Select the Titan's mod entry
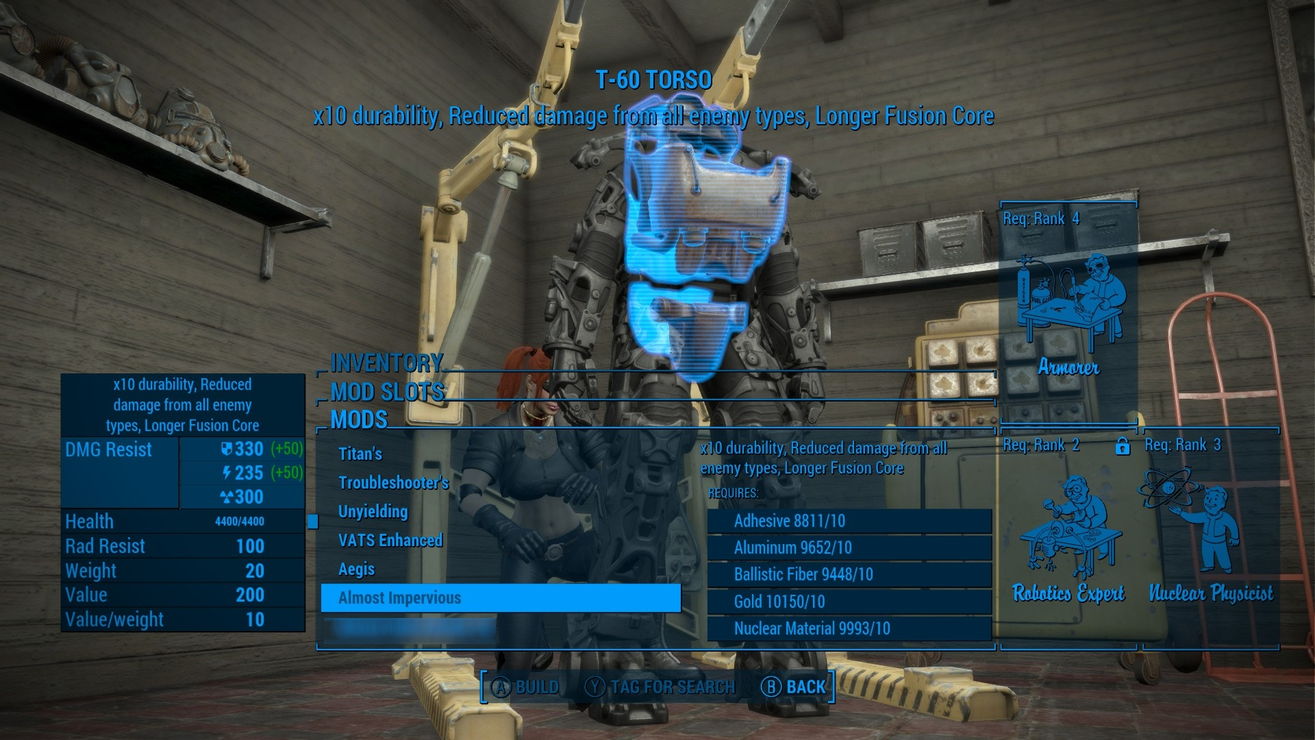This screenshot has height=740, width=1315. (361, 454)
